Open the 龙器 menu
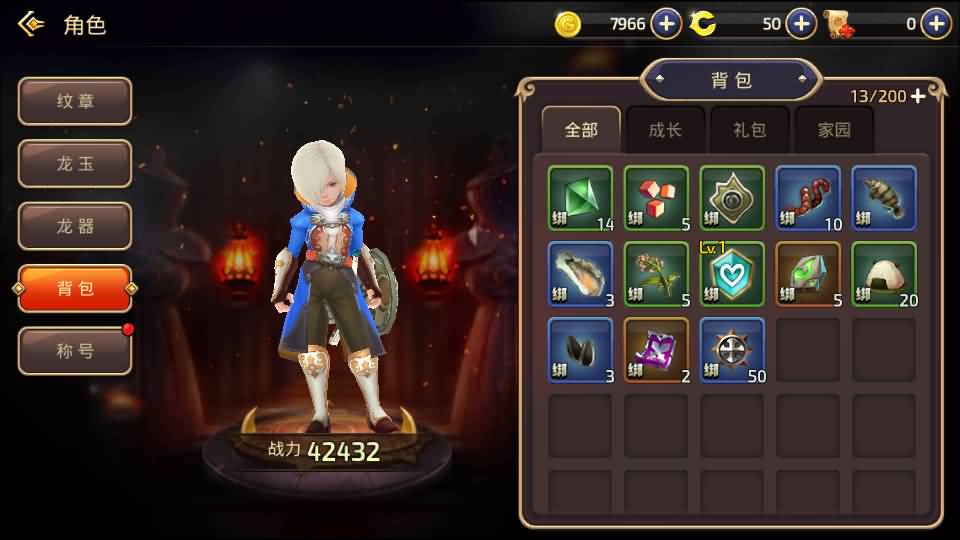The image size is (960, 540). [x=75, y=226]
